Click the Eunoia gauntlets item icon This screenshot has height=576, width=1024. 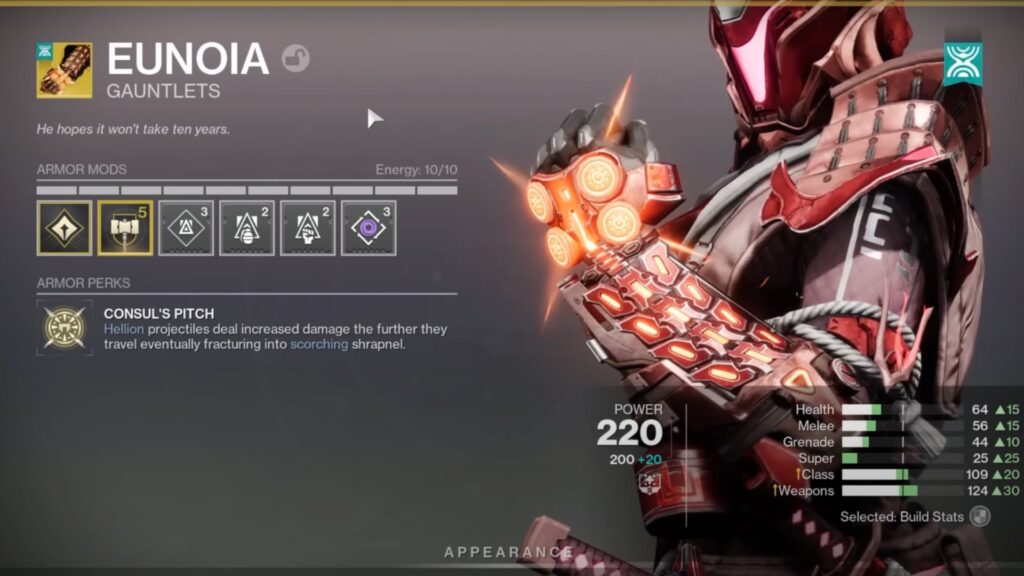(65, 70)
